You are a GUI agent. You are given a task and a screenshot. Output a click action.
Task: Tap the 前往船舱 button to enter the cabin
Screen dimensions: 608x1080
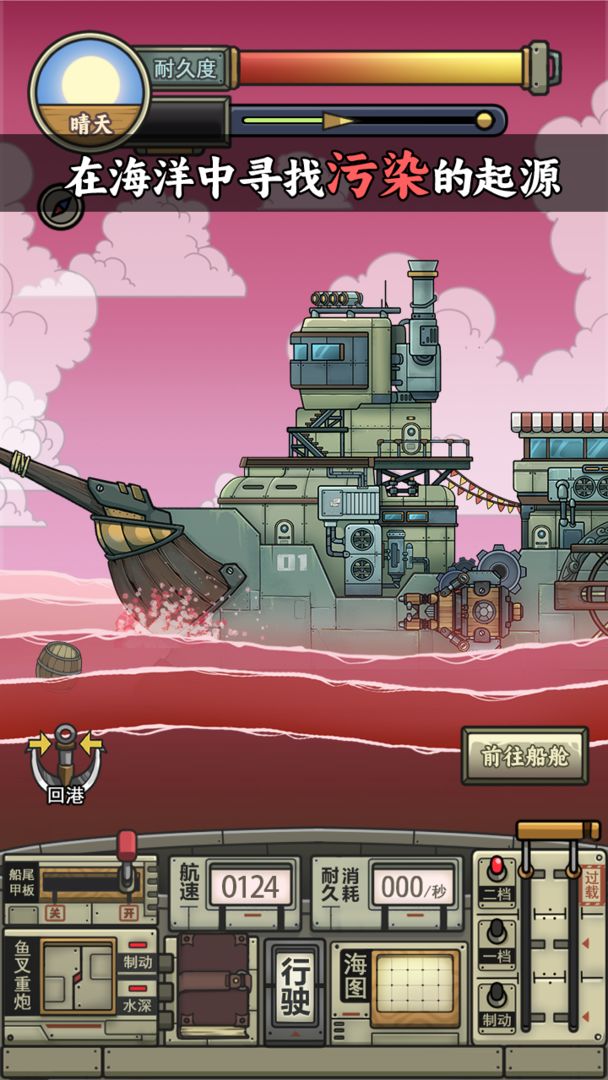tap(524, 756)
